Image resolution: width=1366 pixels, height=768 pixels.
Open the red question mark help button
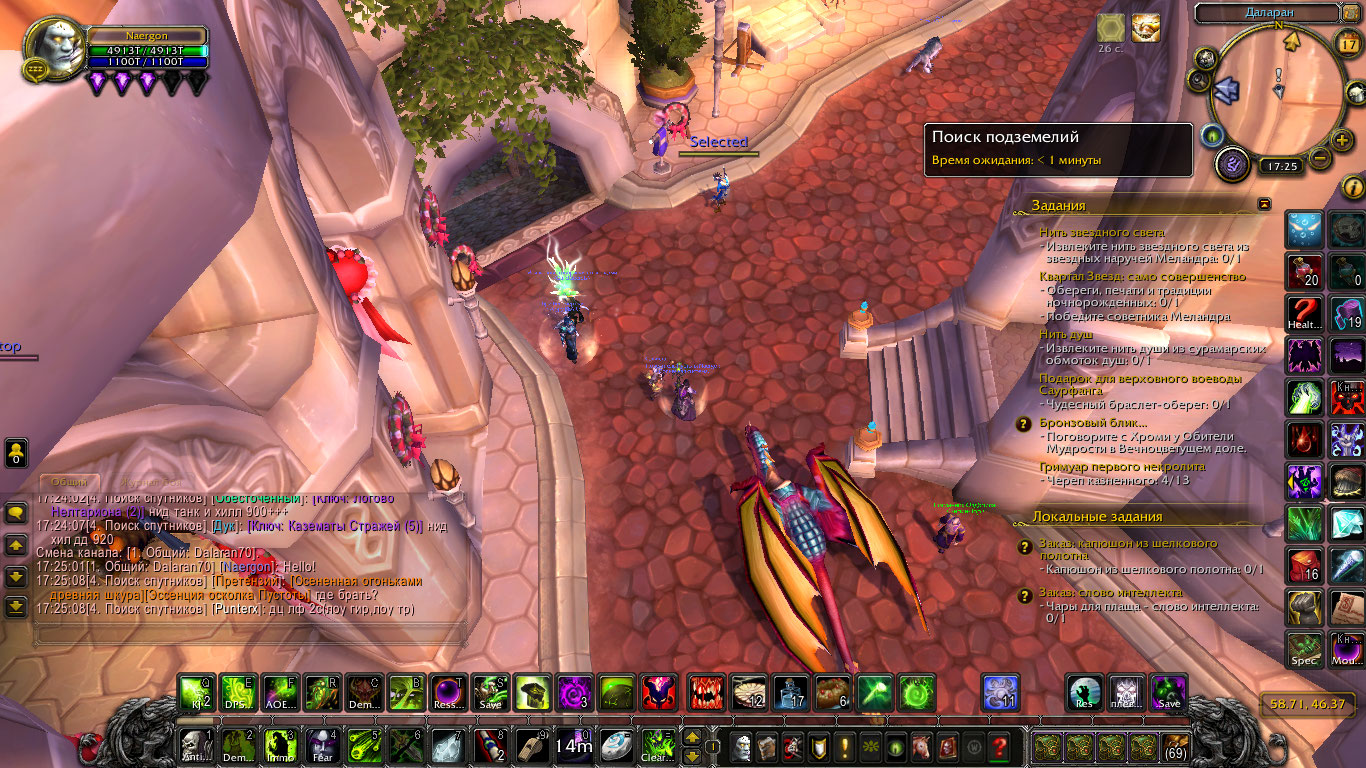(998, 746)
